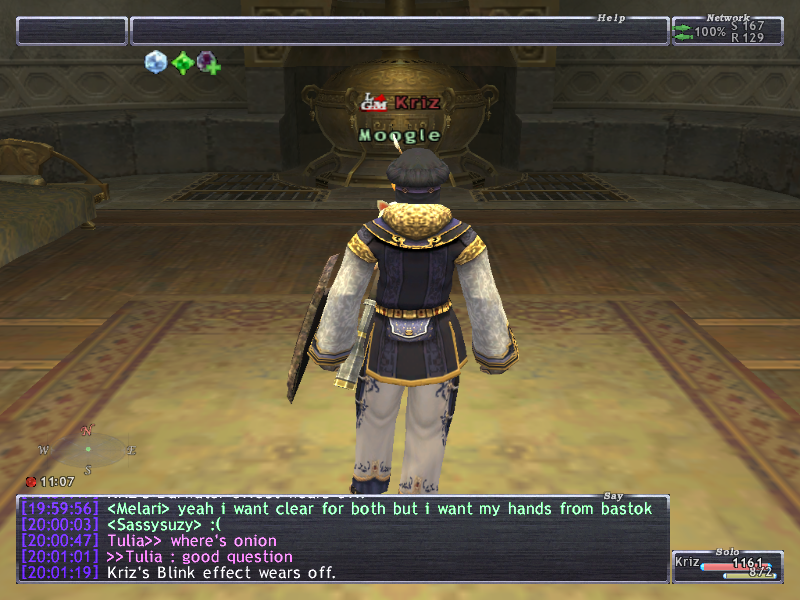Select the purple orb status icon with green plus

[x=207, y=63]
